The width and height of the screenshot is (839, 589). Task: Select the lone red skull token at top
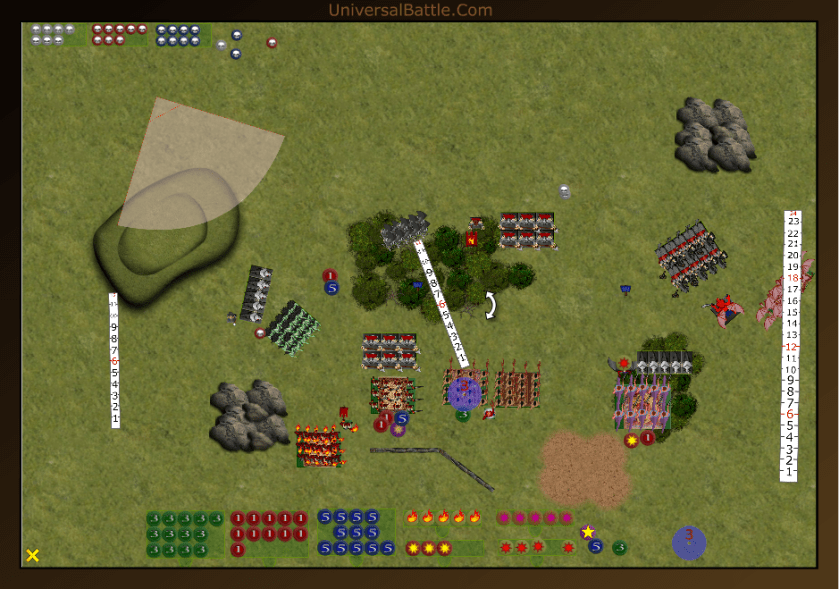[x=272, y=43]
